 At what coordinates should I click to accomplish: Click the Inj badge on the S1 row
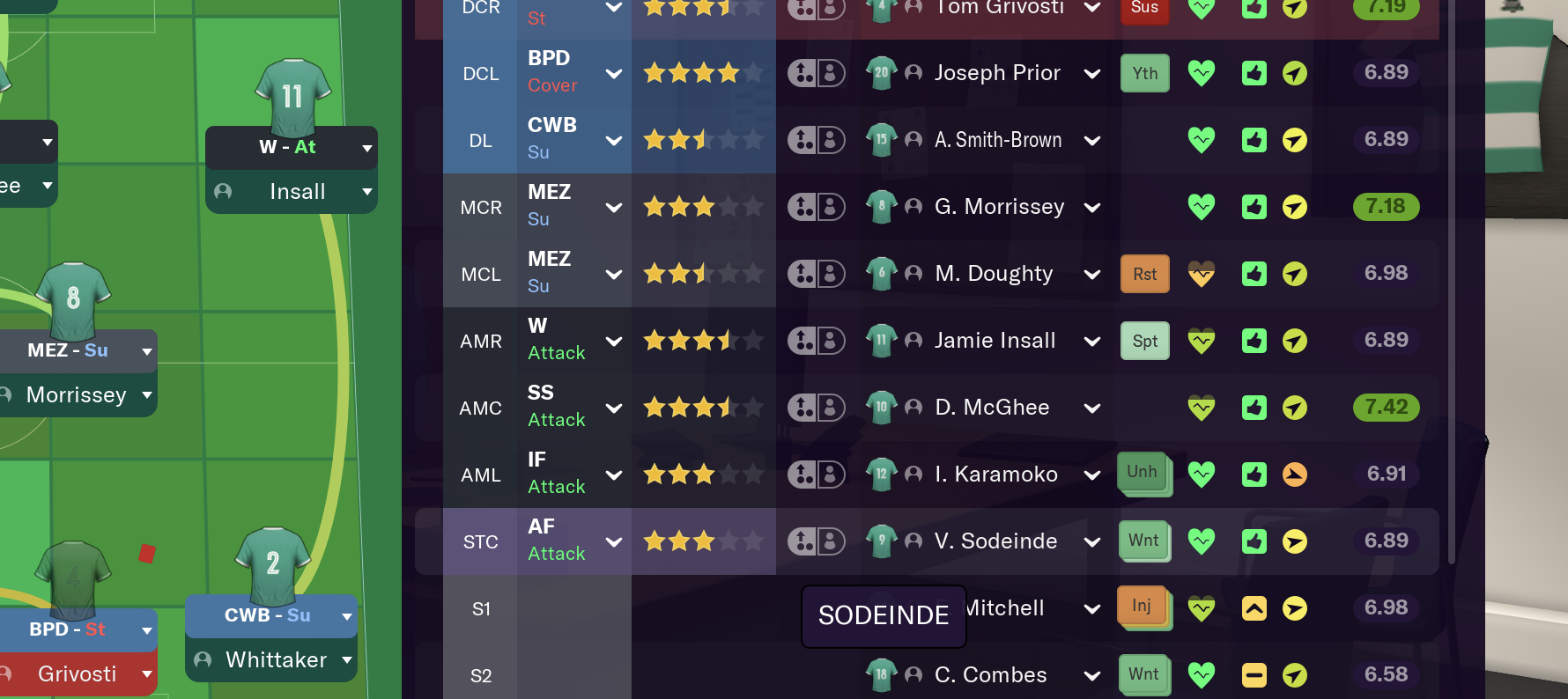pyautogui.click(x=1142, y=607)
